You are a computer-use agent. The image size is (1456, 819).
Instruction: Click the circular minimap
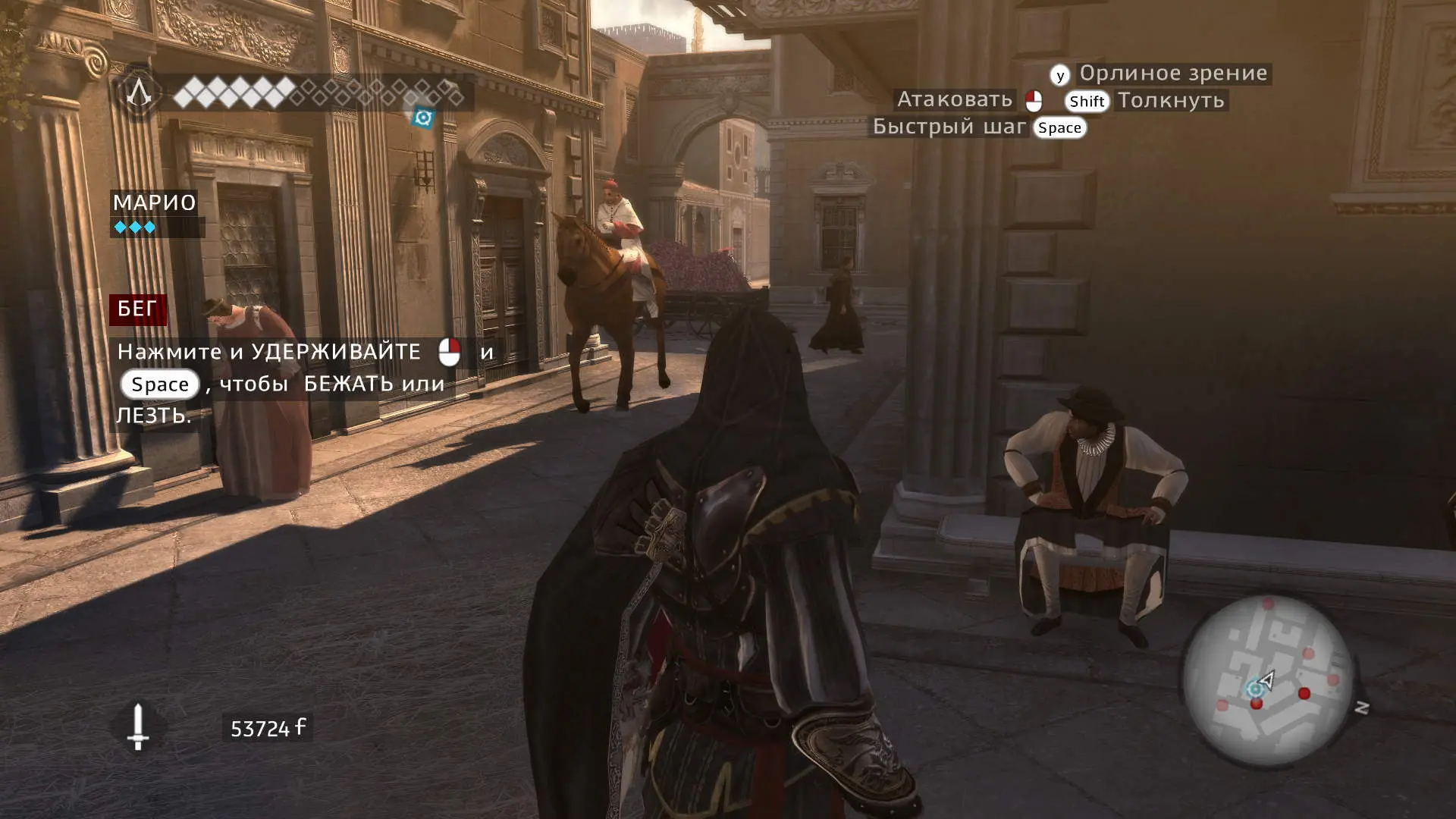1268,680
